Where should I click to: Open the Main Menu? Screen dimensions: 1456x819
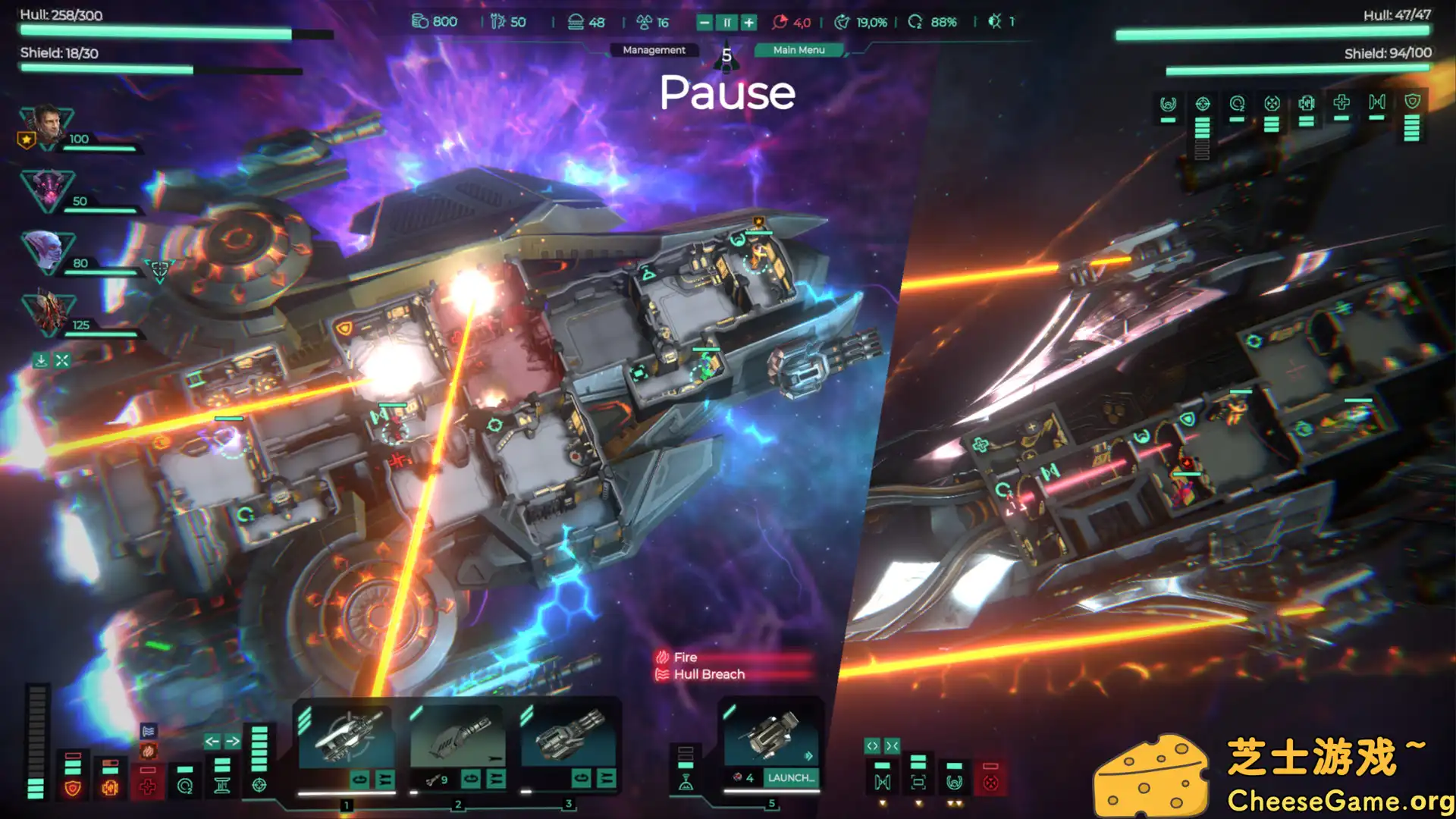pyautogui.click(x=797, y=50)
